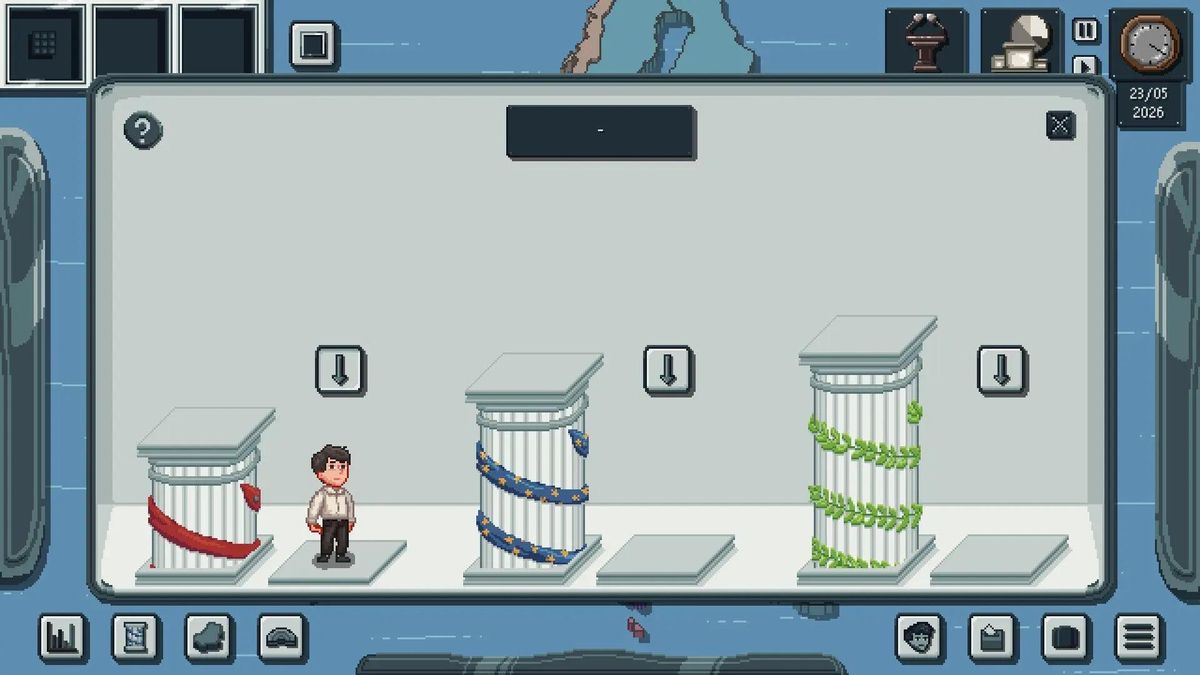The height and width of the screenshot is (675, 1200).
Task: Show the map region button
Action: pos(210,637)
